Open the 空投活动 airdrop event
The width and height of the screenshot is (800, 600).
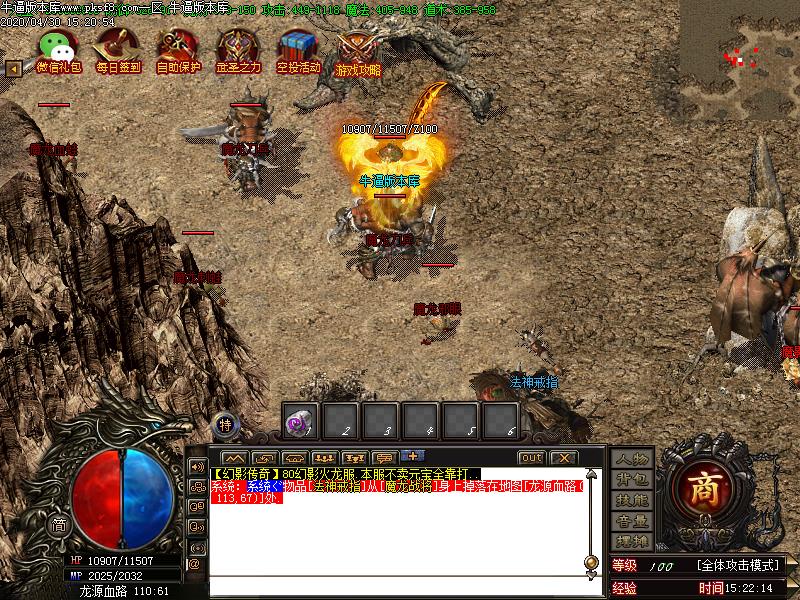coord(298,47)
